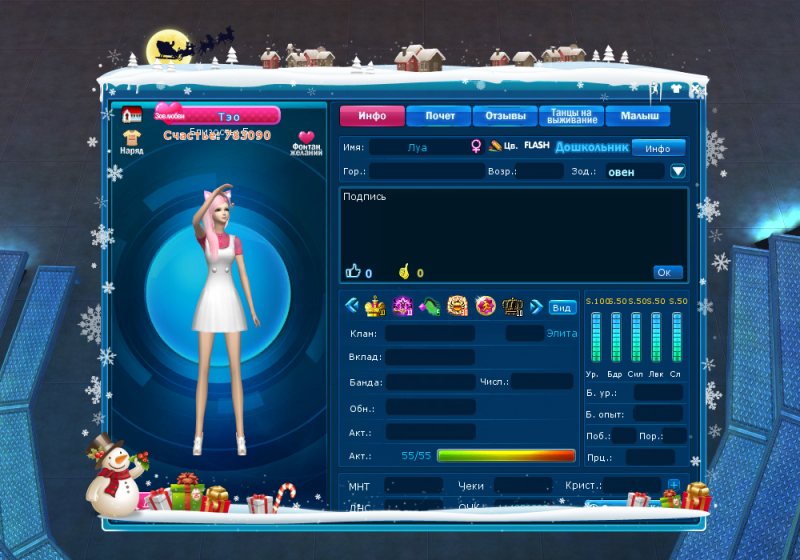Show the Отзывы tab
The image size is (800, 560).
(505, 116)
